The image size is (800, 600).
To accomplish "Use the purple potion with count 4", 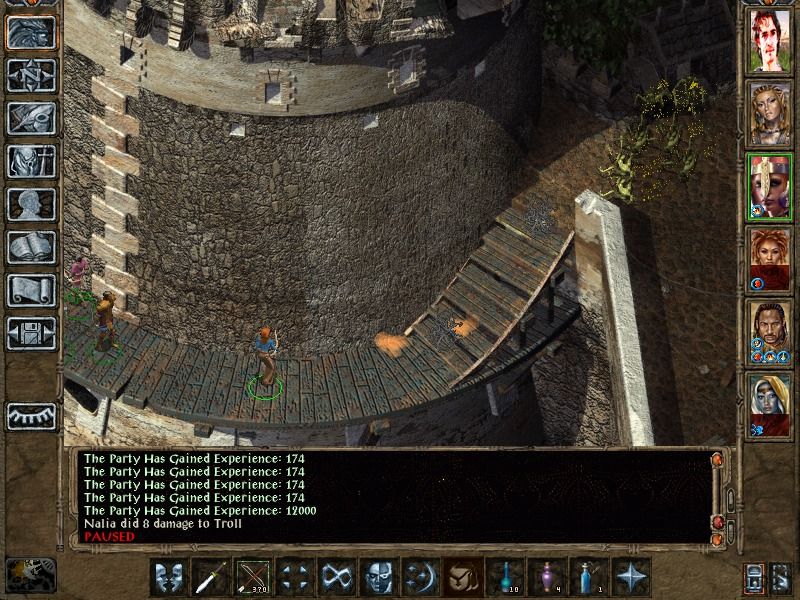I will click(x=547, y=577).
